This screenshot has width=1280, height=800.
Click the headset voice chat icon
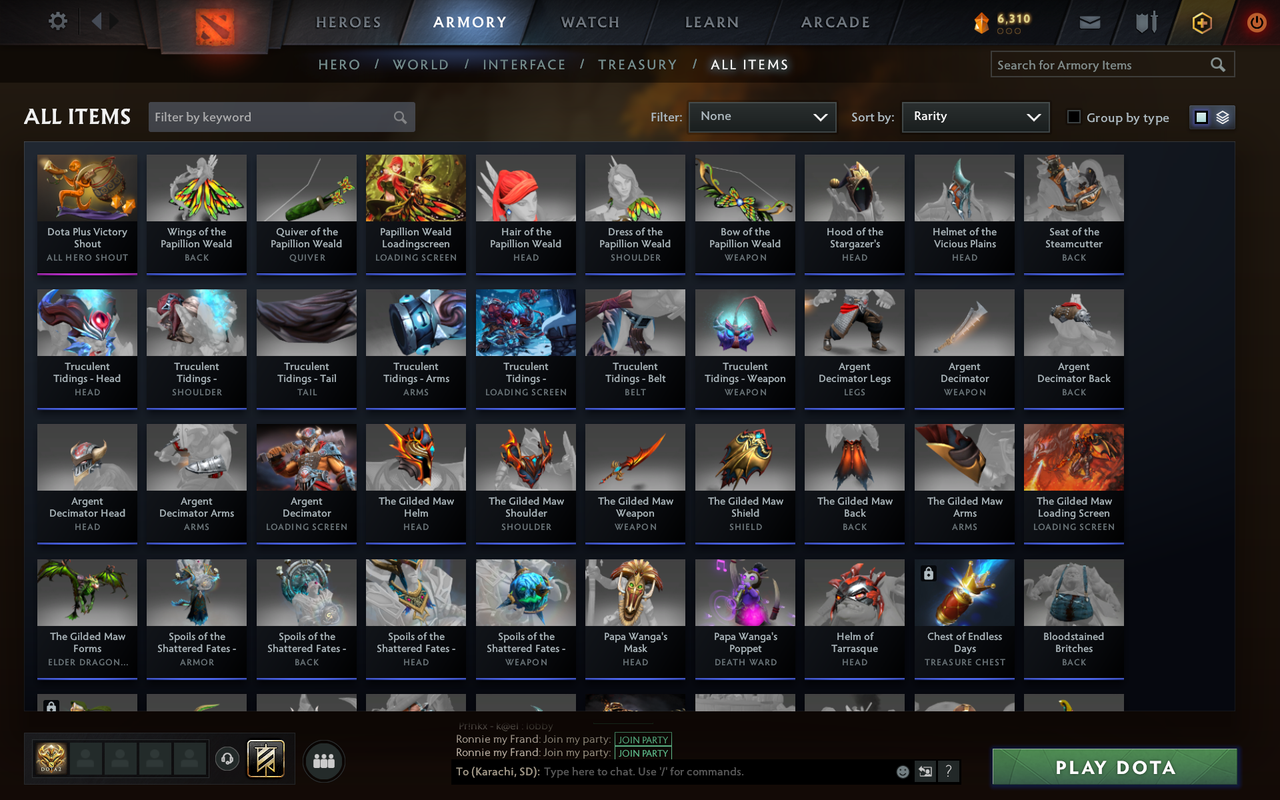tap(225, 757)
